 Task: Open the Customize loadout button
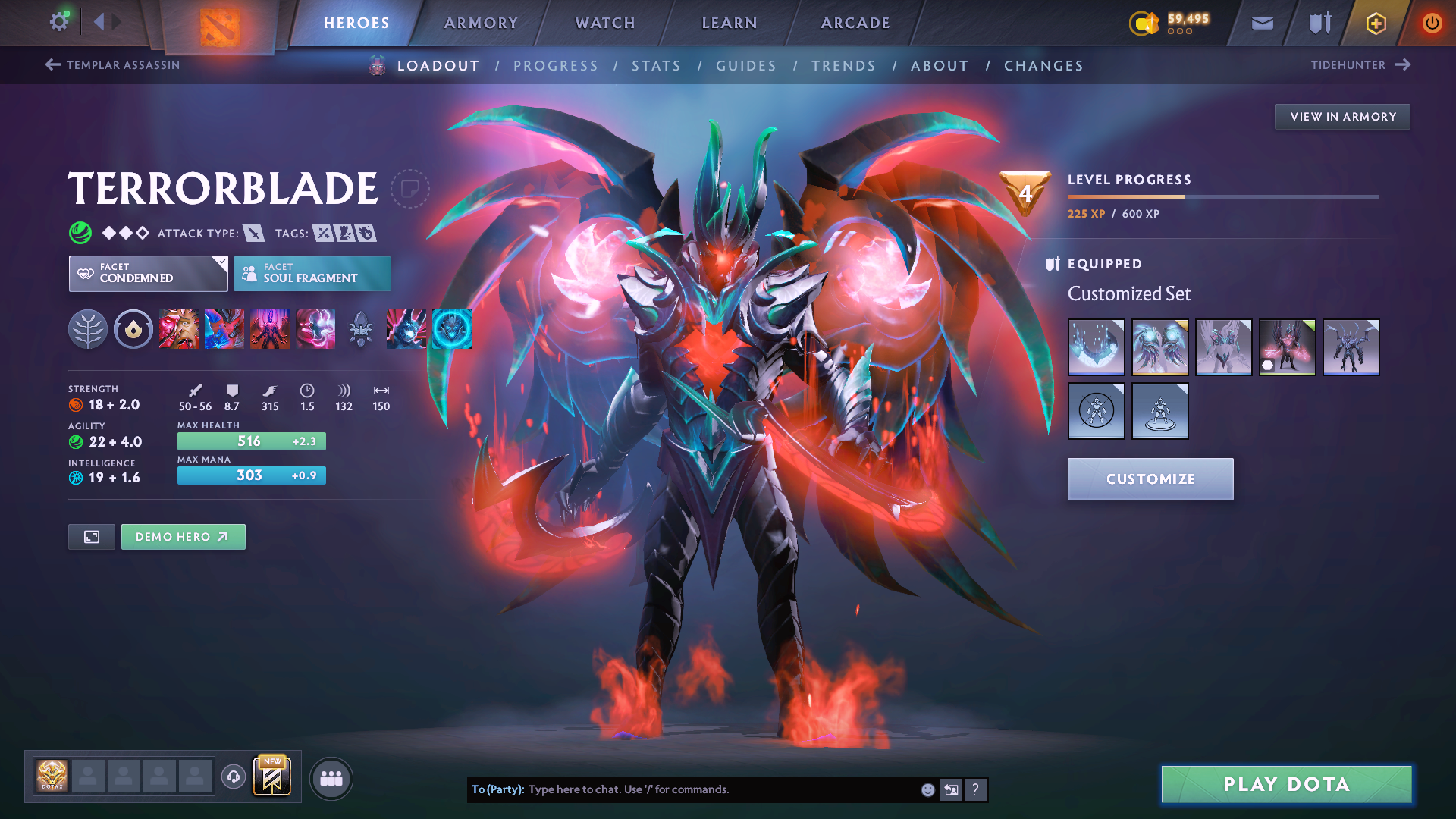click(x=1150, y=479)
